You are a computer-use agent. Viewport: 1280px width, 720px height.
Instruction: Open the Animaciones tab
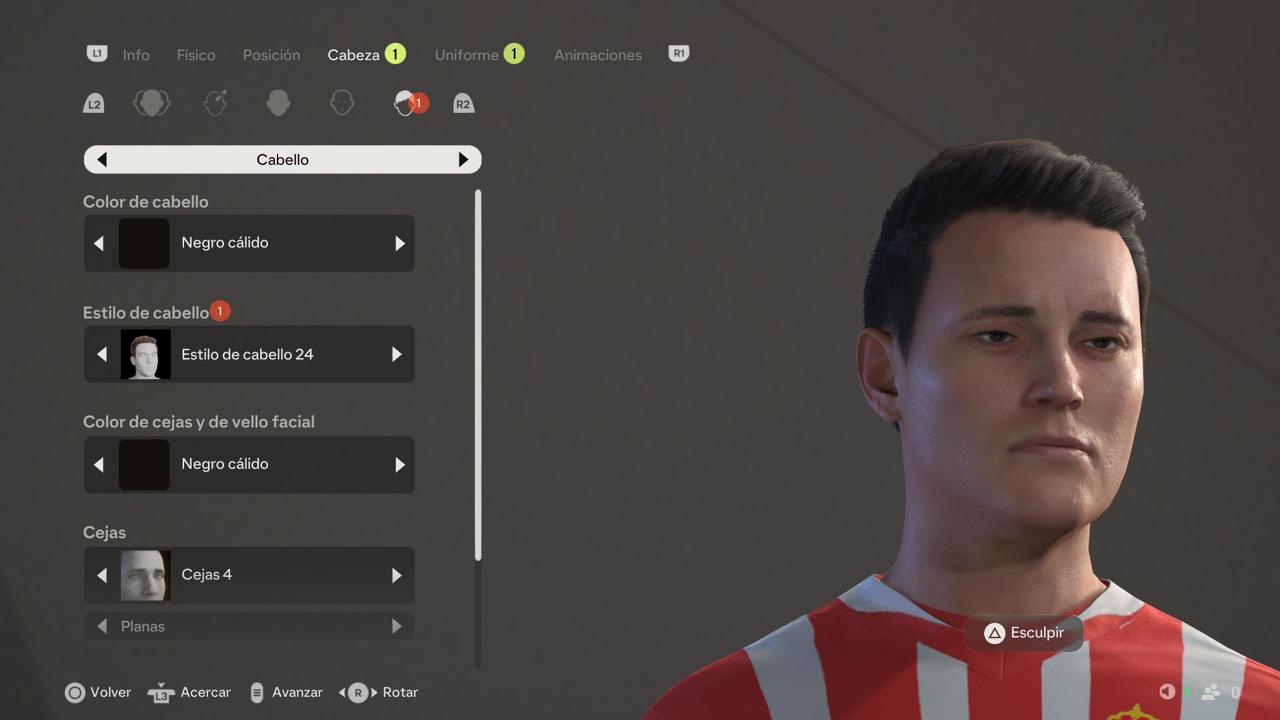[x=598, y=55]
